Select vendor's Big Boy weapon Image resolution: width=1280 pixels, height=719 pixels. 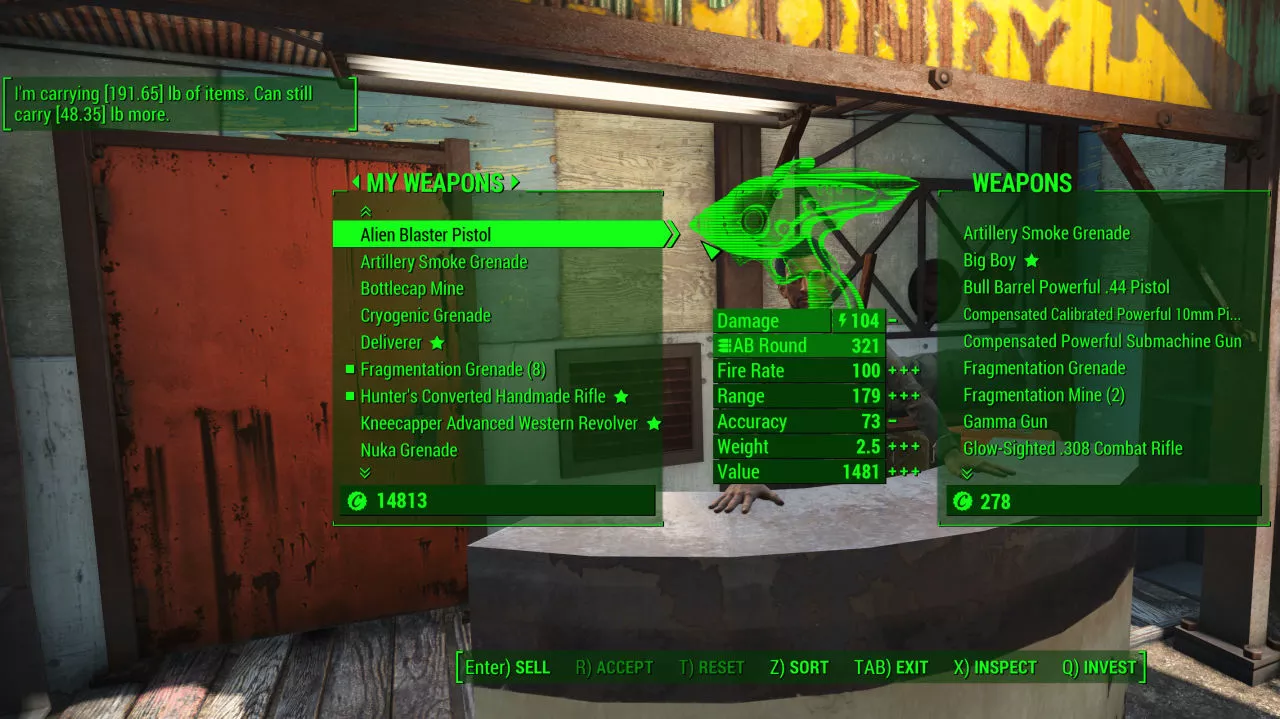tap(989, 261)
